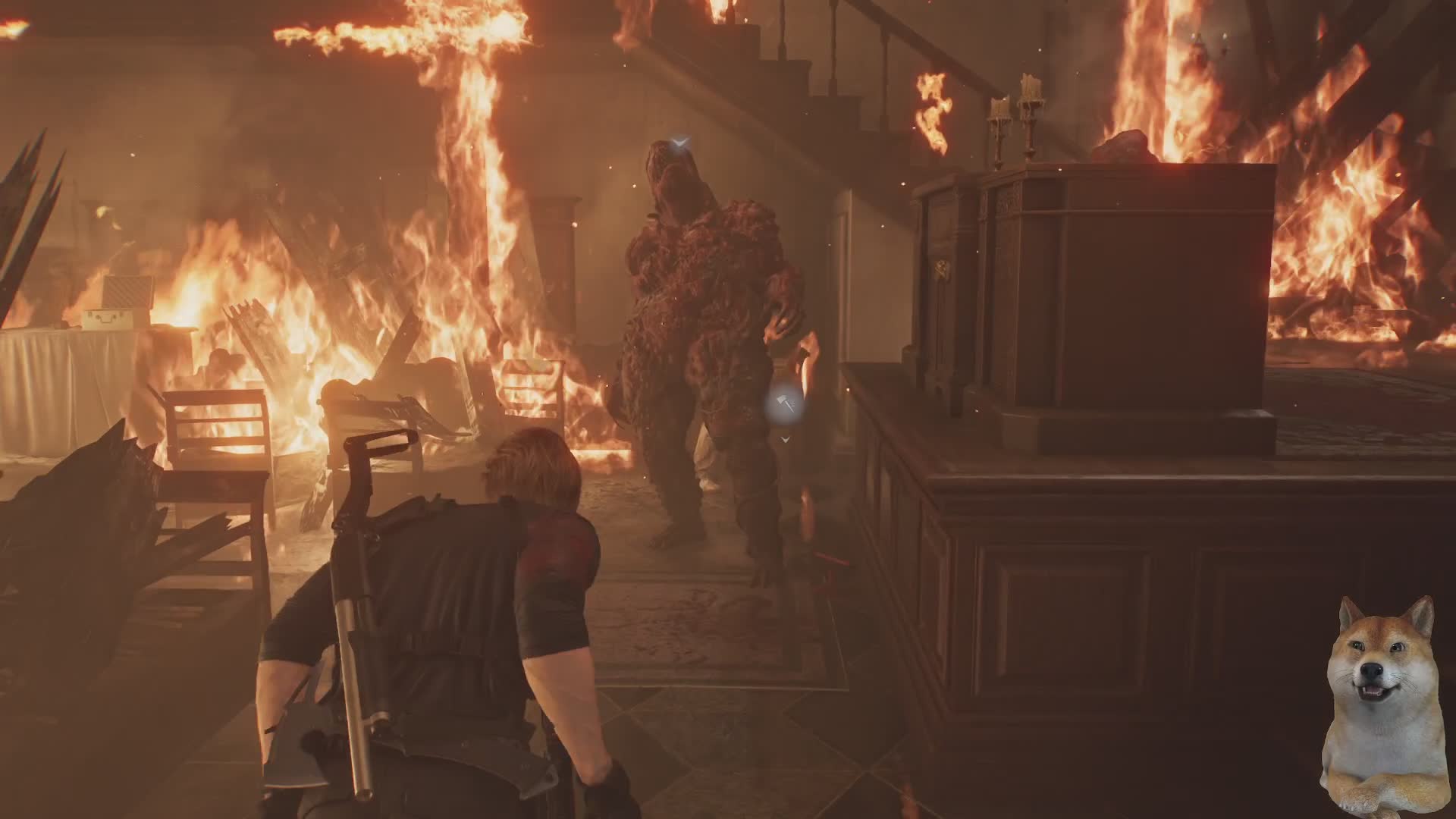Viewport: 1456px width, 819px height.
Task: Select the hatchet pickup marker icon
Action: pos(786,406)
